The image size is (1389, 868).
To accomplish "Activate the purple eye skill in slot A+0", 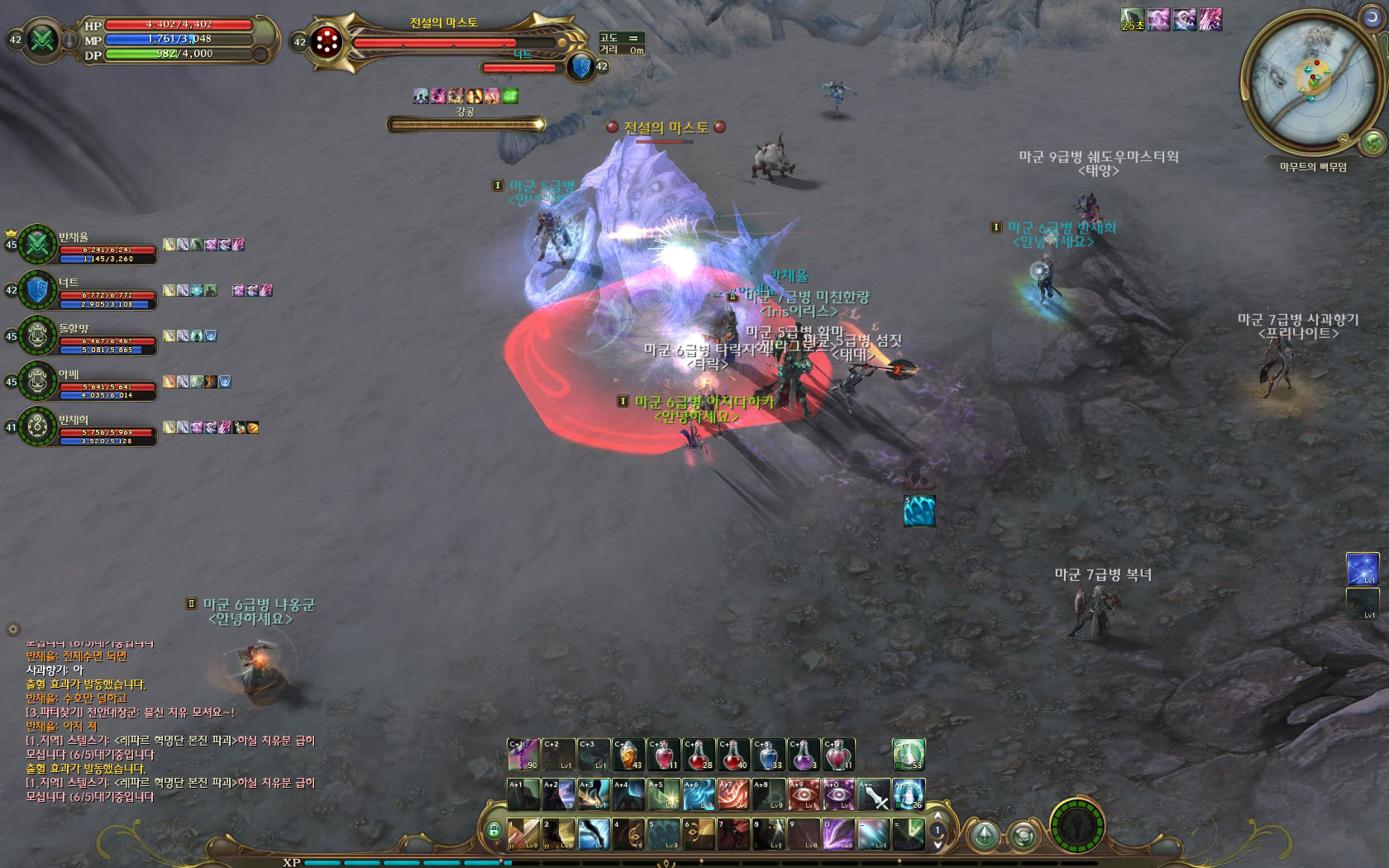I will pos(838,794).
